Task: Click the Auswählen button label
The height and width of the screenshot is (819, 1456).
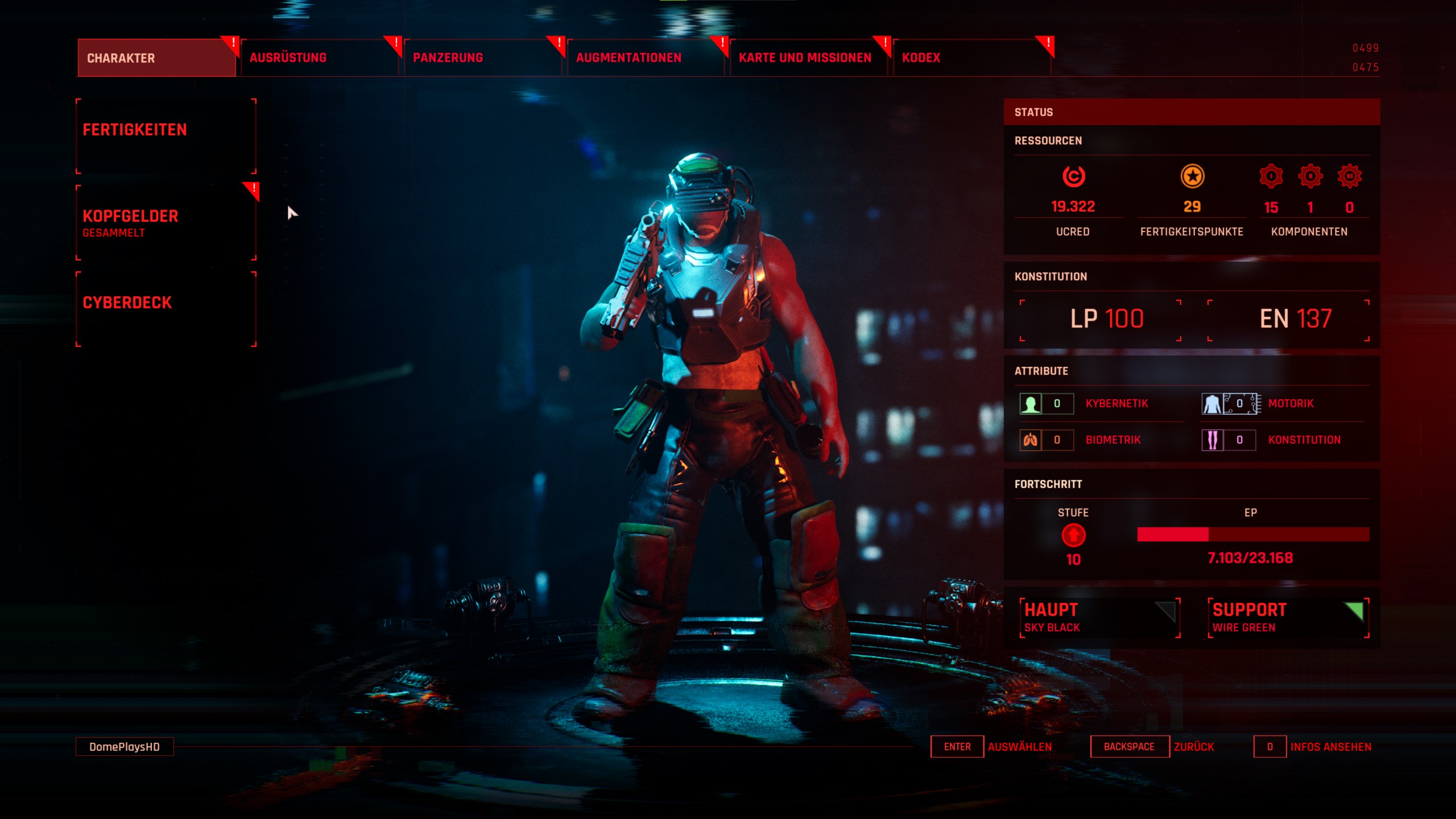Action: 1019,747
